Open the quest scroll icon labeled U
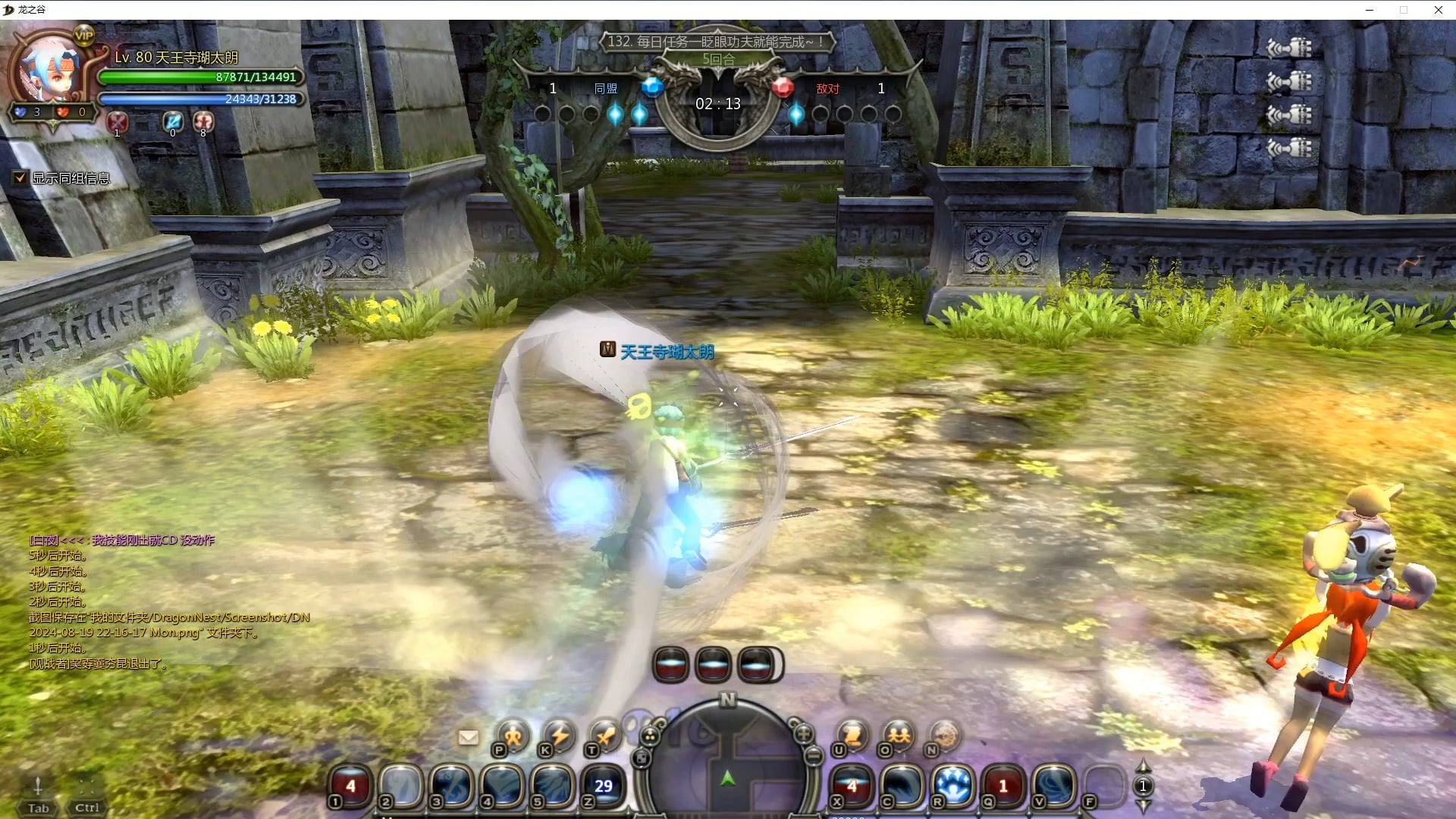This screenshot has width=1456, height=819. 852,736
